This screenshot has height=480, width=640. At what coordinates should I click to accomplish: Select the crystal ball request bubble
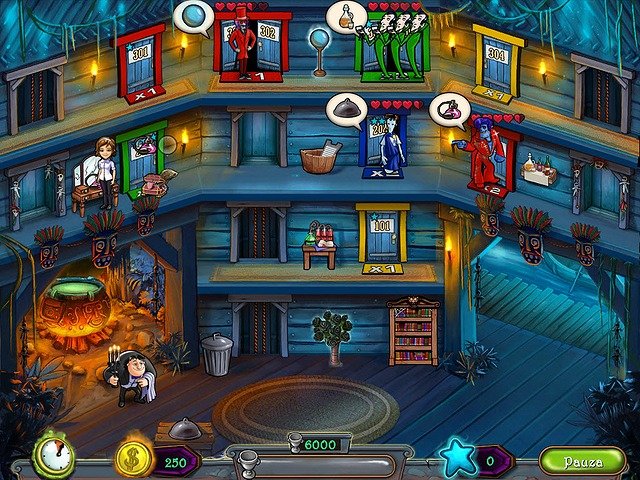point(193,17)
